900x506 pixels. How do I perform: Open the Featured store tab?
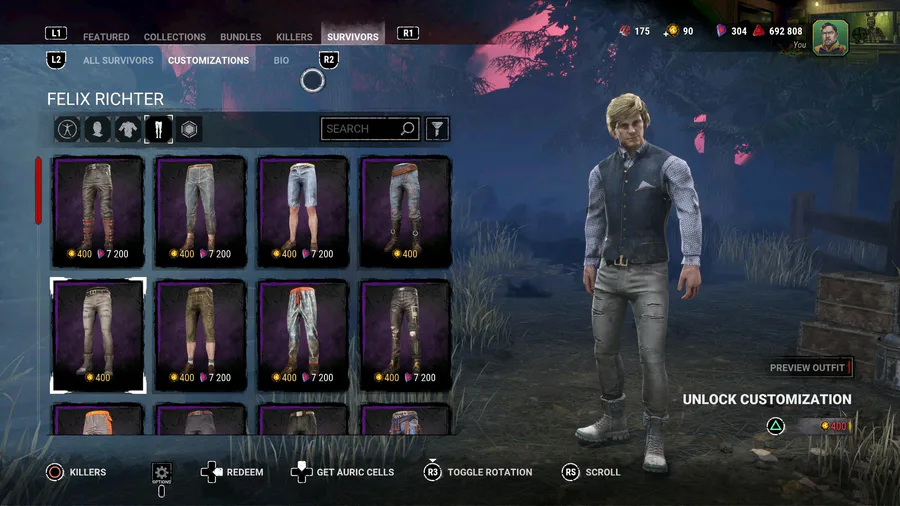[x=106, y=37]
